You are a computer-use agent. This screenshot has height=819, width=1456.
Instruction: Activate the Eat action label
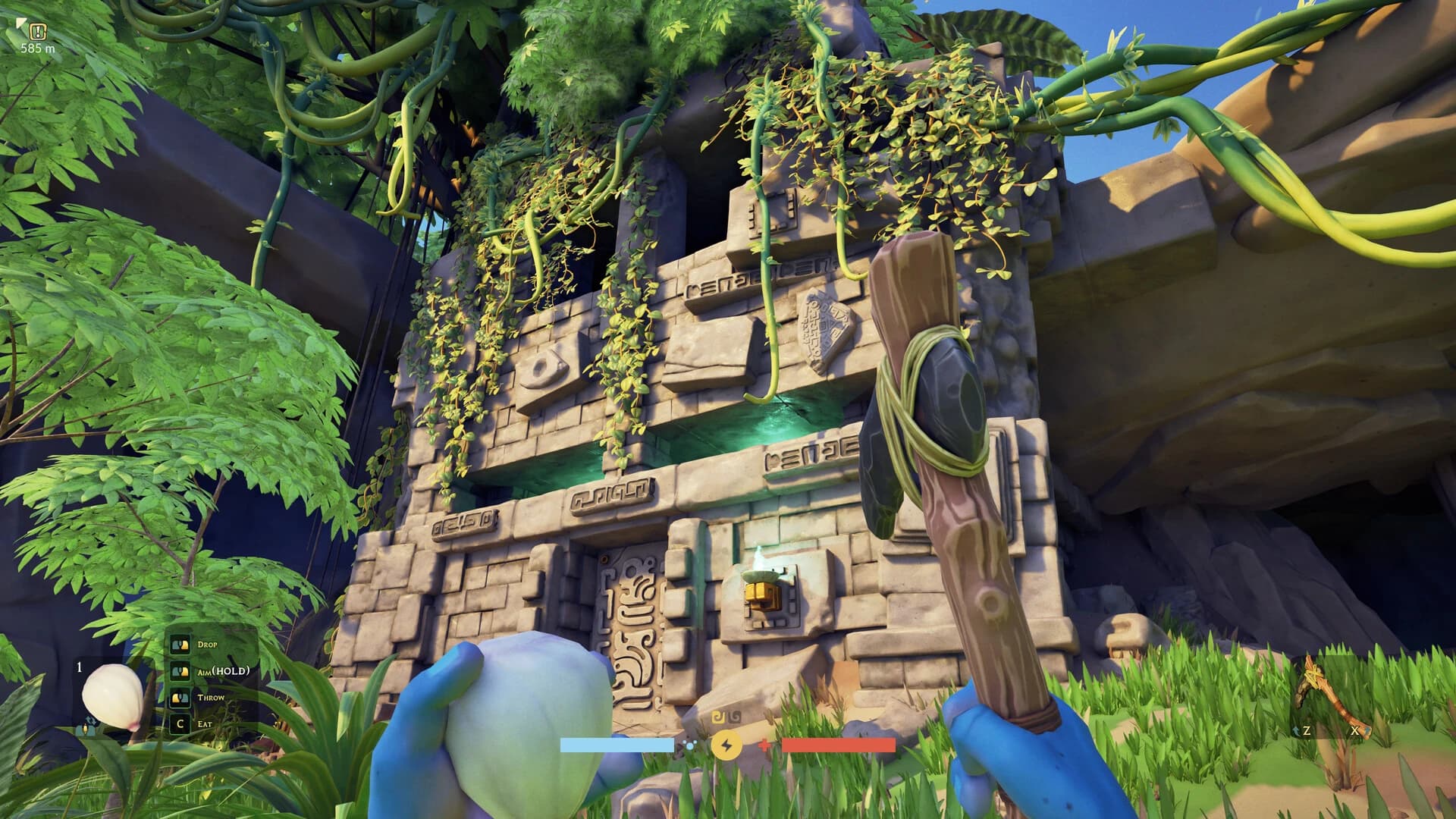(x=205, y=724)
